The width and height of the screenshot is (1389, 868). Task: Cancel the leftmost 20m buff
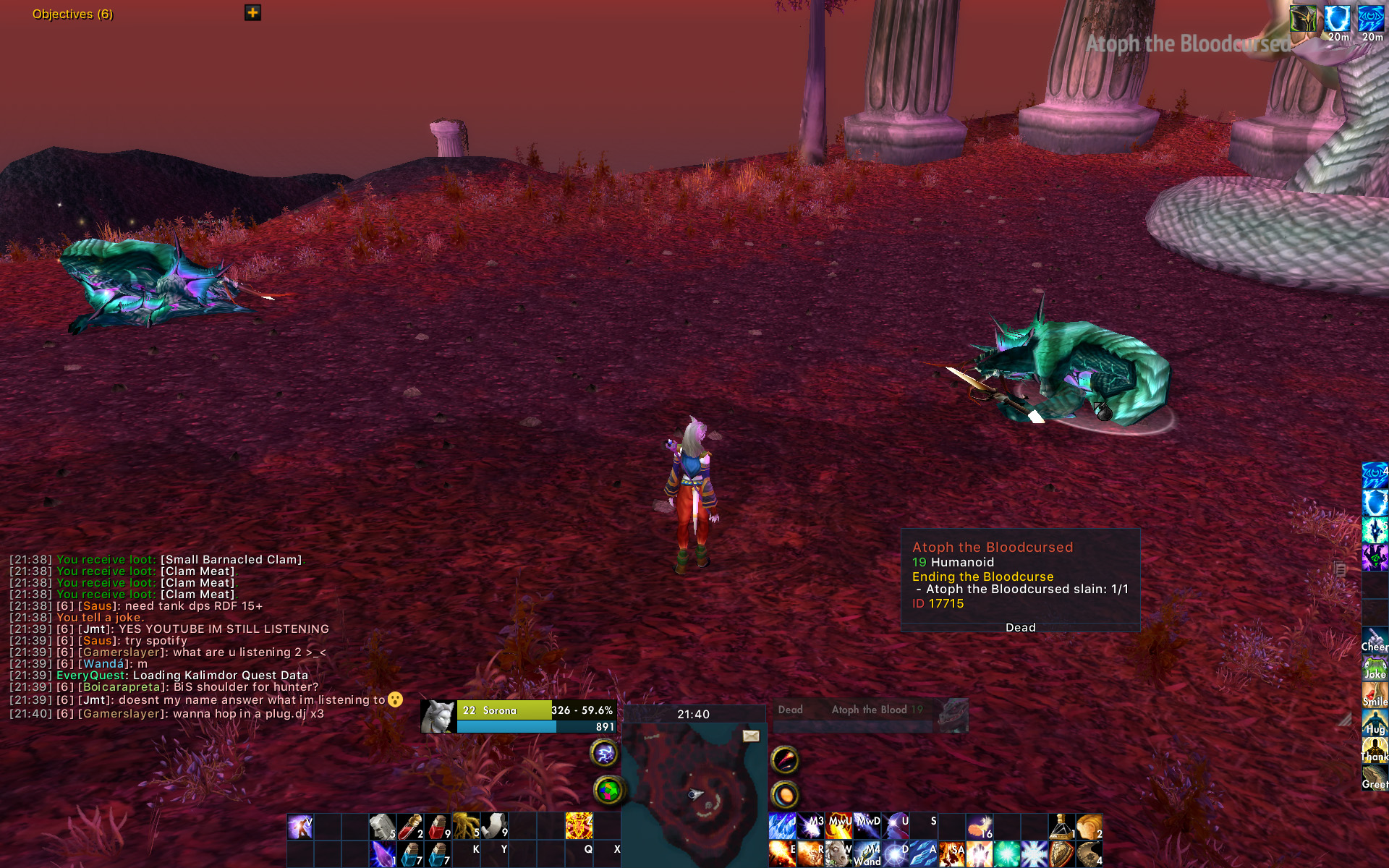click(1338, 20)
